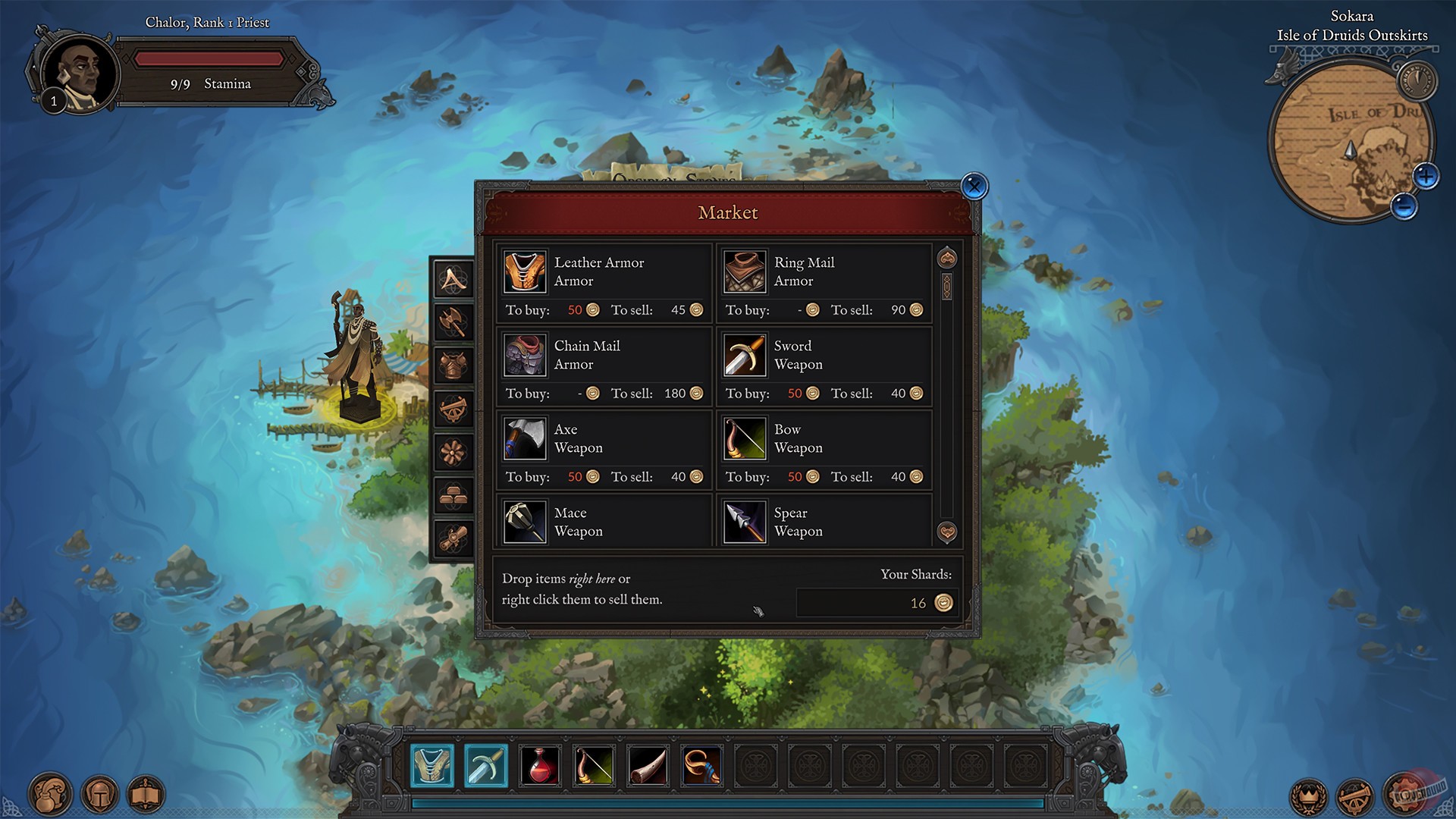Select the Leather Armor listing
Viewport: 1456px width, 819px height.
click(x=604, y=282)
